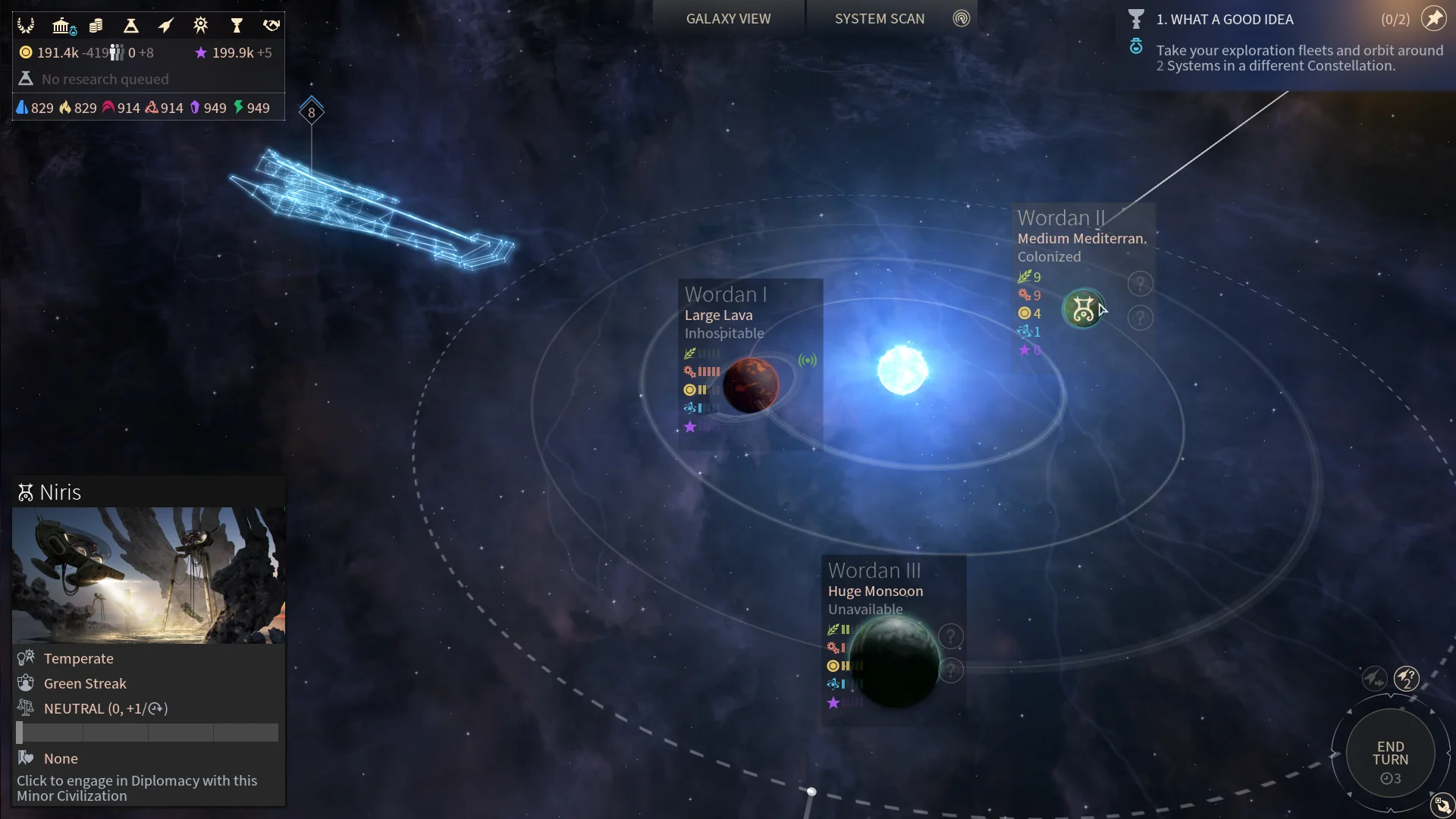Viewport: 1456px width, 819px height.
Task: Show the 2 idle fleets notification
Action: [x=1407, y=678]
